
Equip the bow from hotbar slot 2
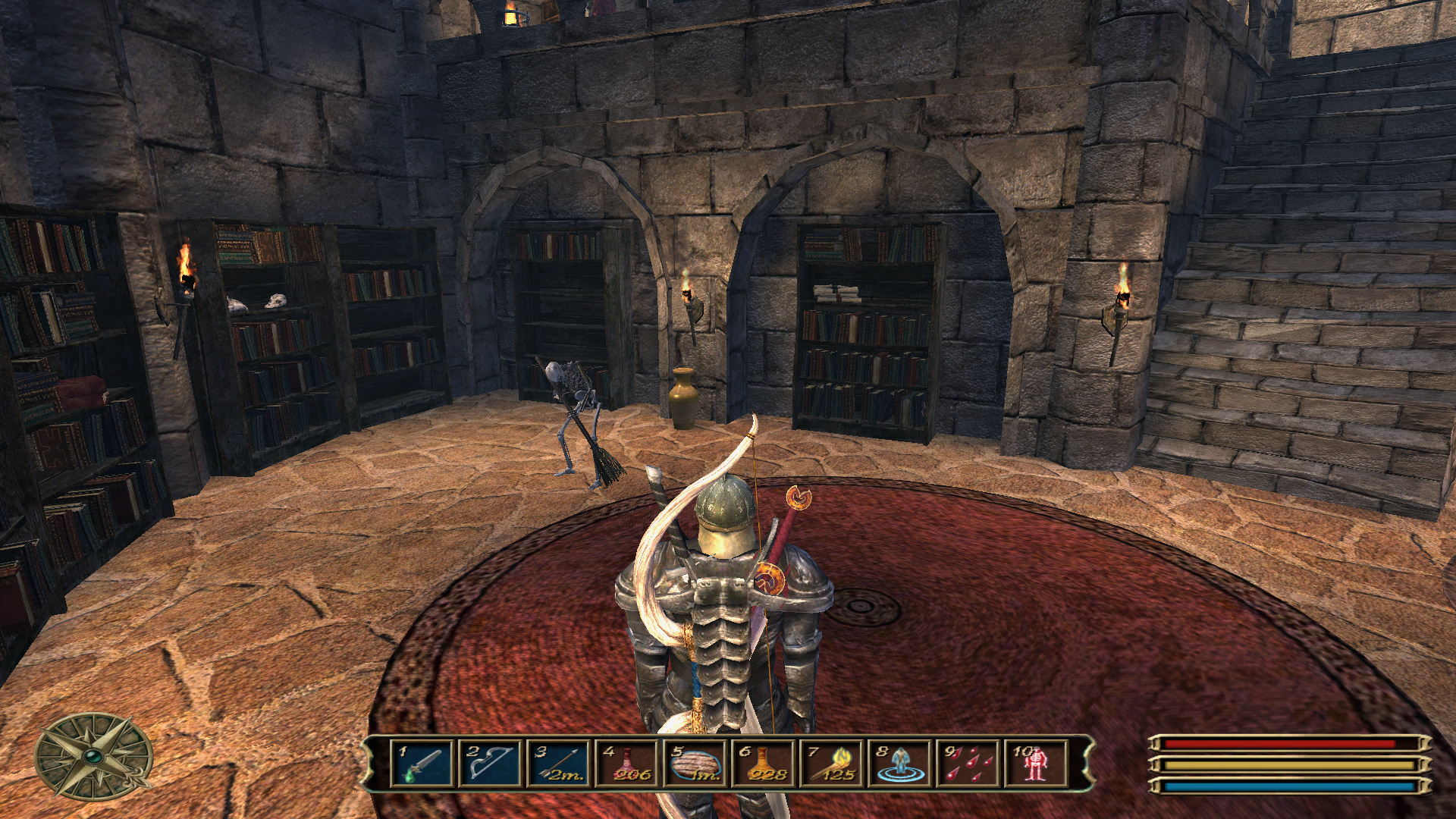click(490, 763)
